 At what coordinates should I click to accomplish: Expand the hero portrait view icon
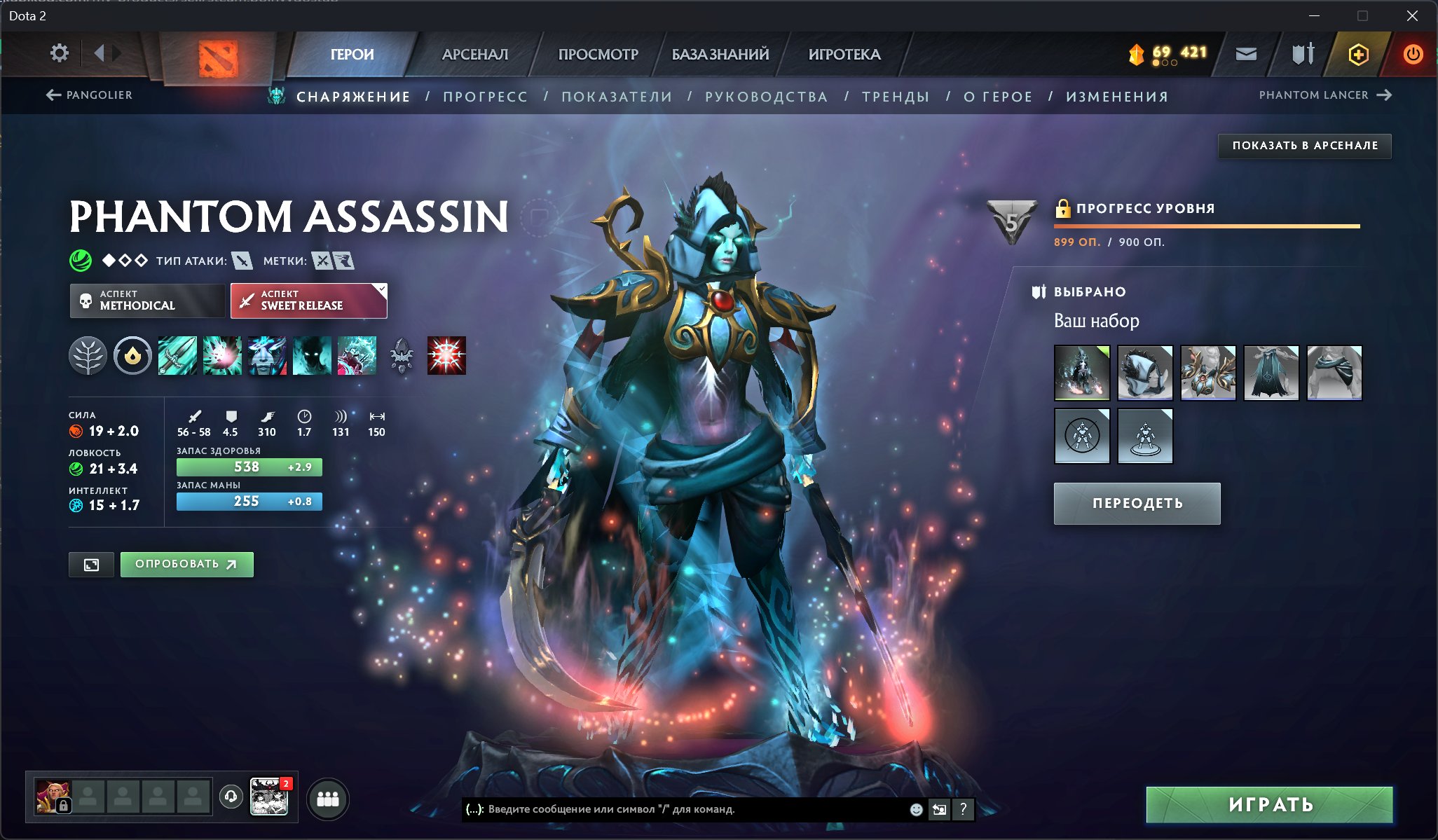tap(92, 564)
